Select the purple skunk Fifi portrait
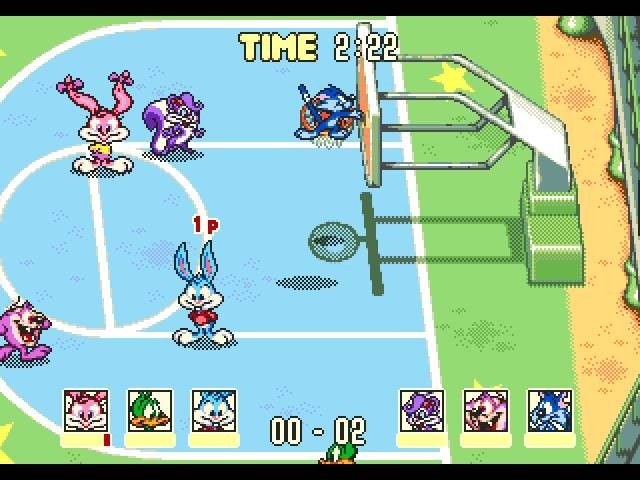The image size is (640, 480). (422, 411)
